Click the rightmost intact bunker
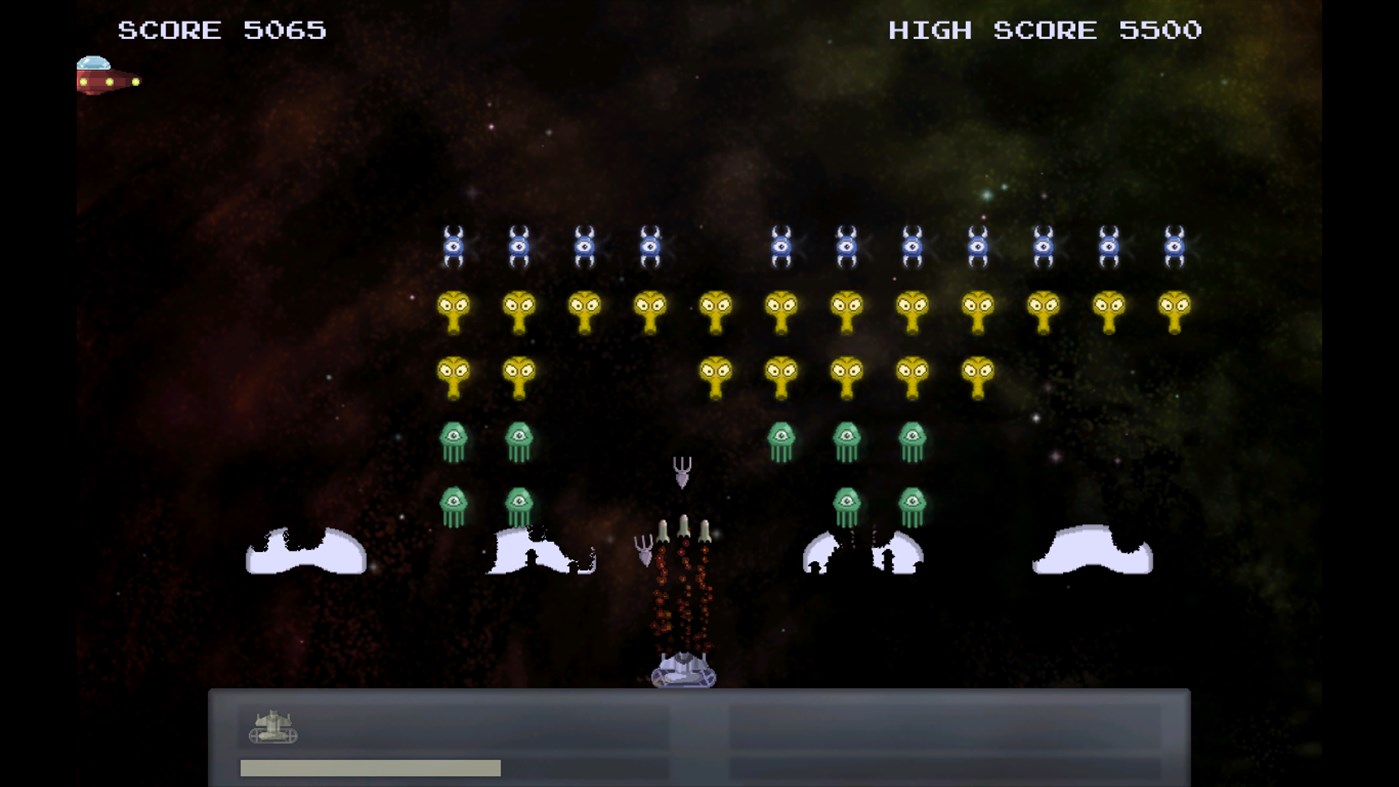This screenshot has height=787, width=1399. pos(1092,548)
